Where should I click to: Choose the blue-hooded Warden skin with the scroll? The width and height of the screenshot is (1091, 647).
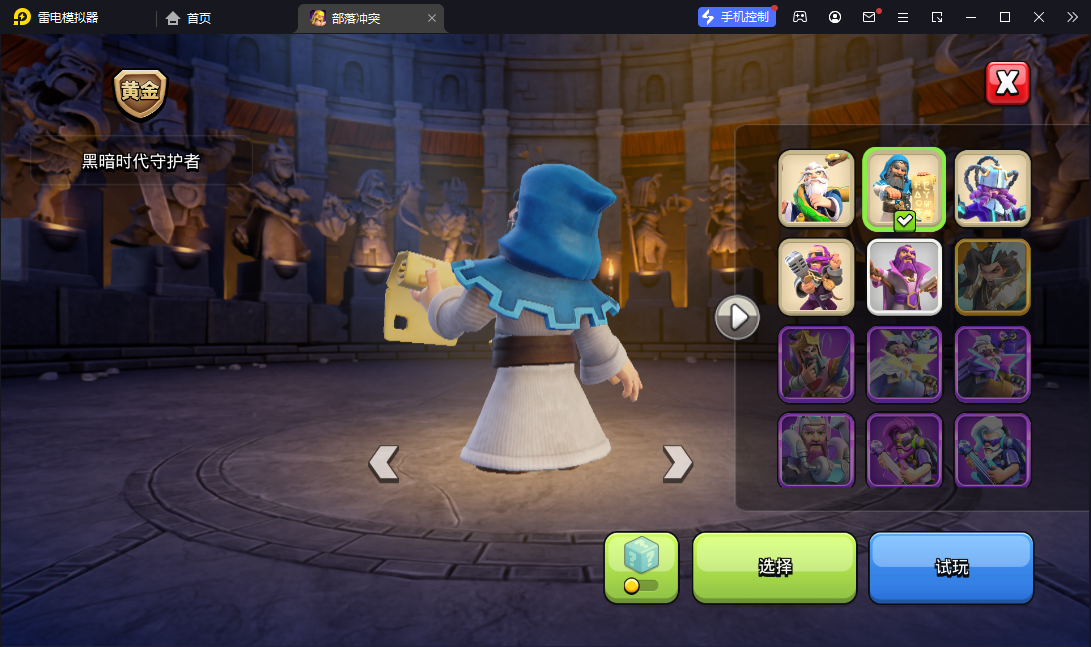point(904,188)
